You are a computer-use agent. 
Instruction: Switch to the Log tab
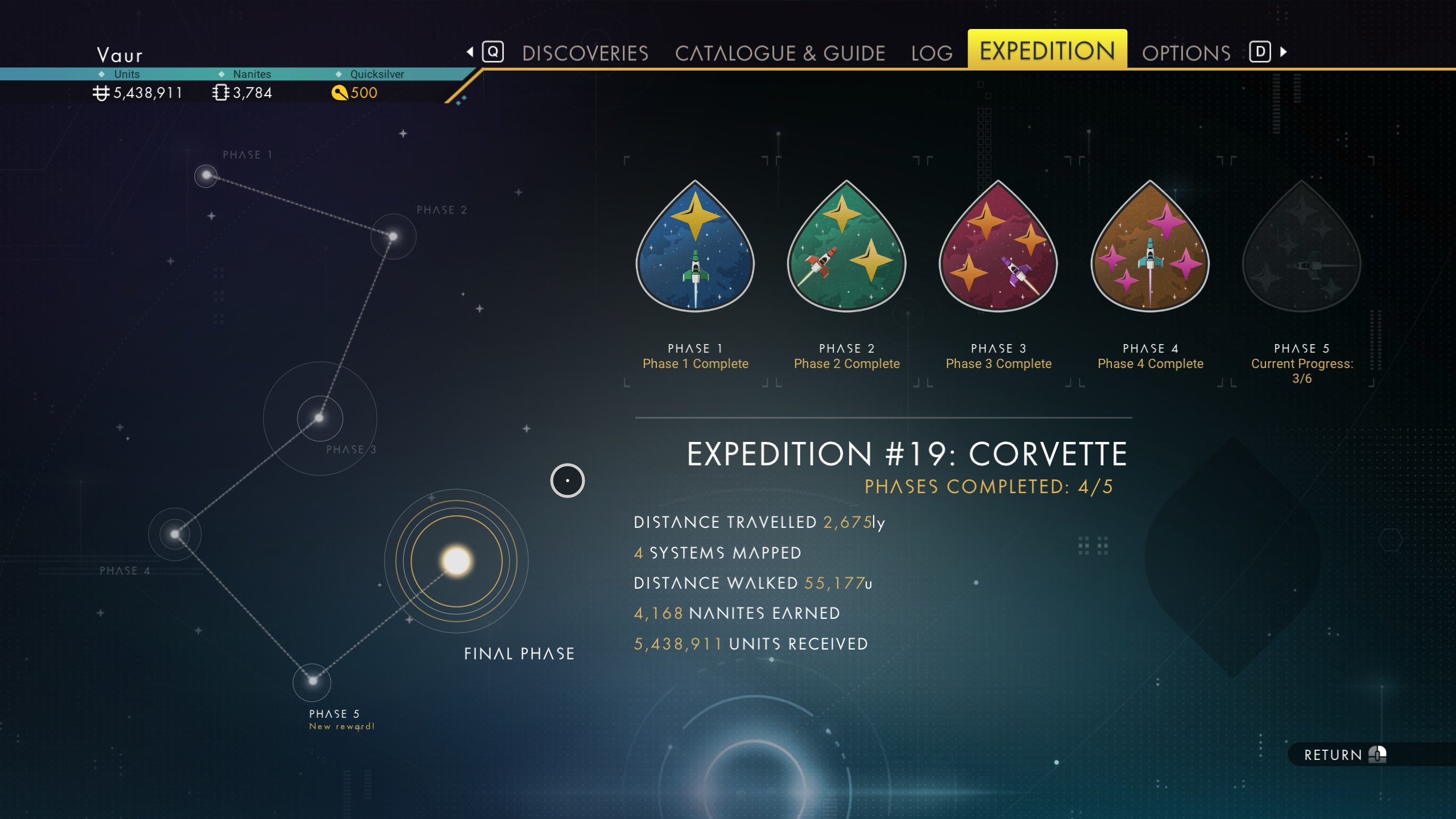click(x=932, y=53)
